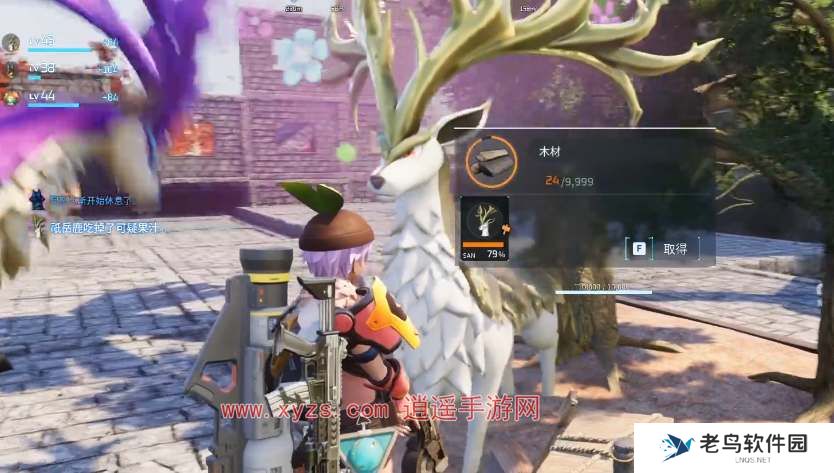Select the Lv 38 party member portrait

coord(11,69)
